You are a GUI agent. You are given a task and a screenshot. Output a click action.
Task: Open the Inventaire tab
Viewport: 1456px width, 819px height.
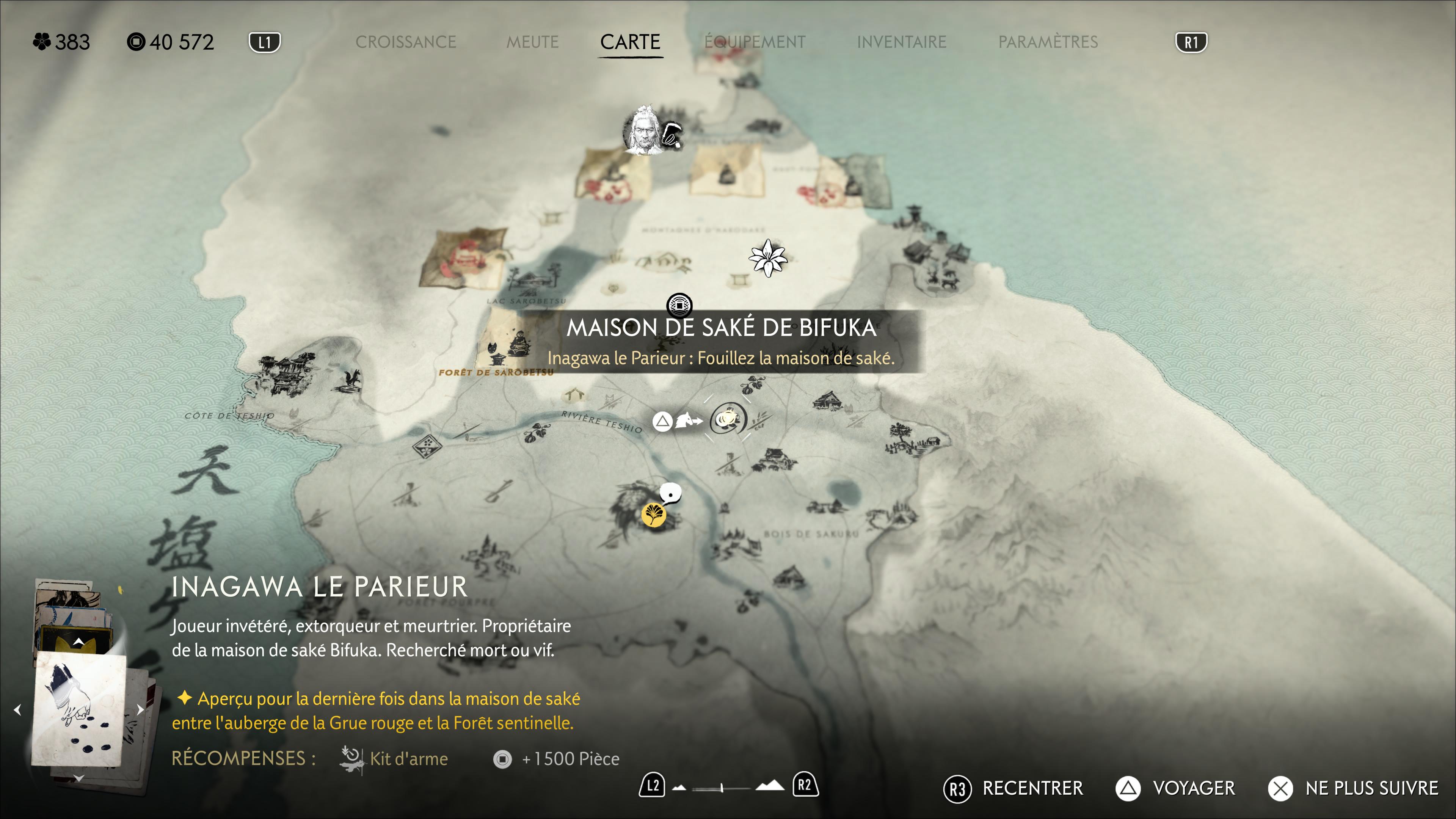click(x=901, y=42)
